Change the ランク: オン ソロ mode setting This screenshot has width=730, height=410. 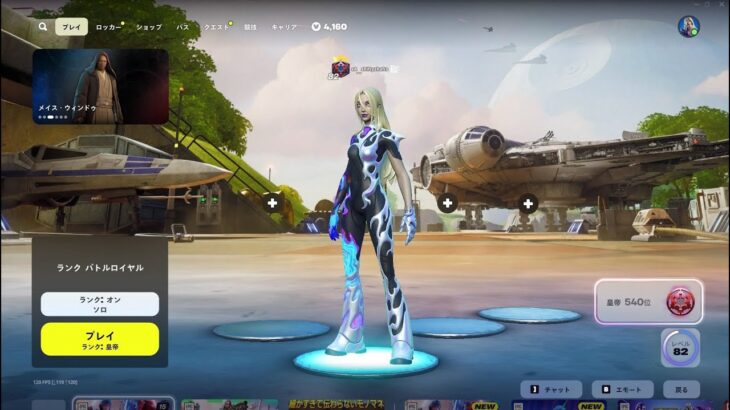[100, 304]
